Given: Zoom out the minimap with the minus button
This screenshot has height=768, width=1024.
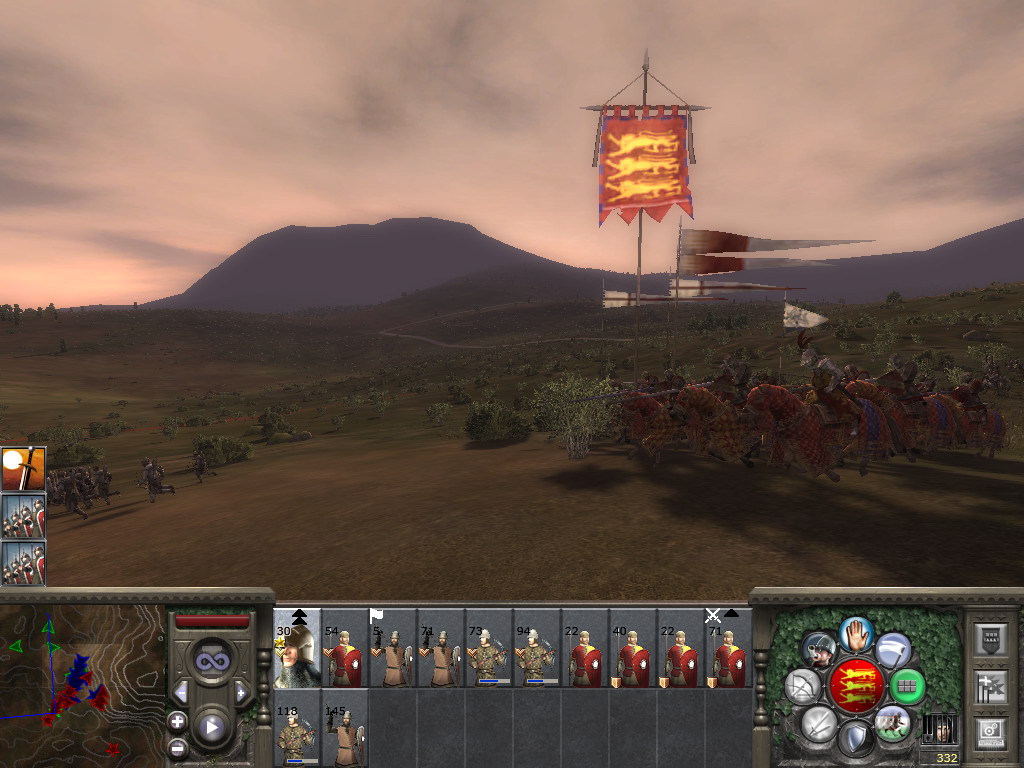Looking at the screenshot, I should 177,745.
